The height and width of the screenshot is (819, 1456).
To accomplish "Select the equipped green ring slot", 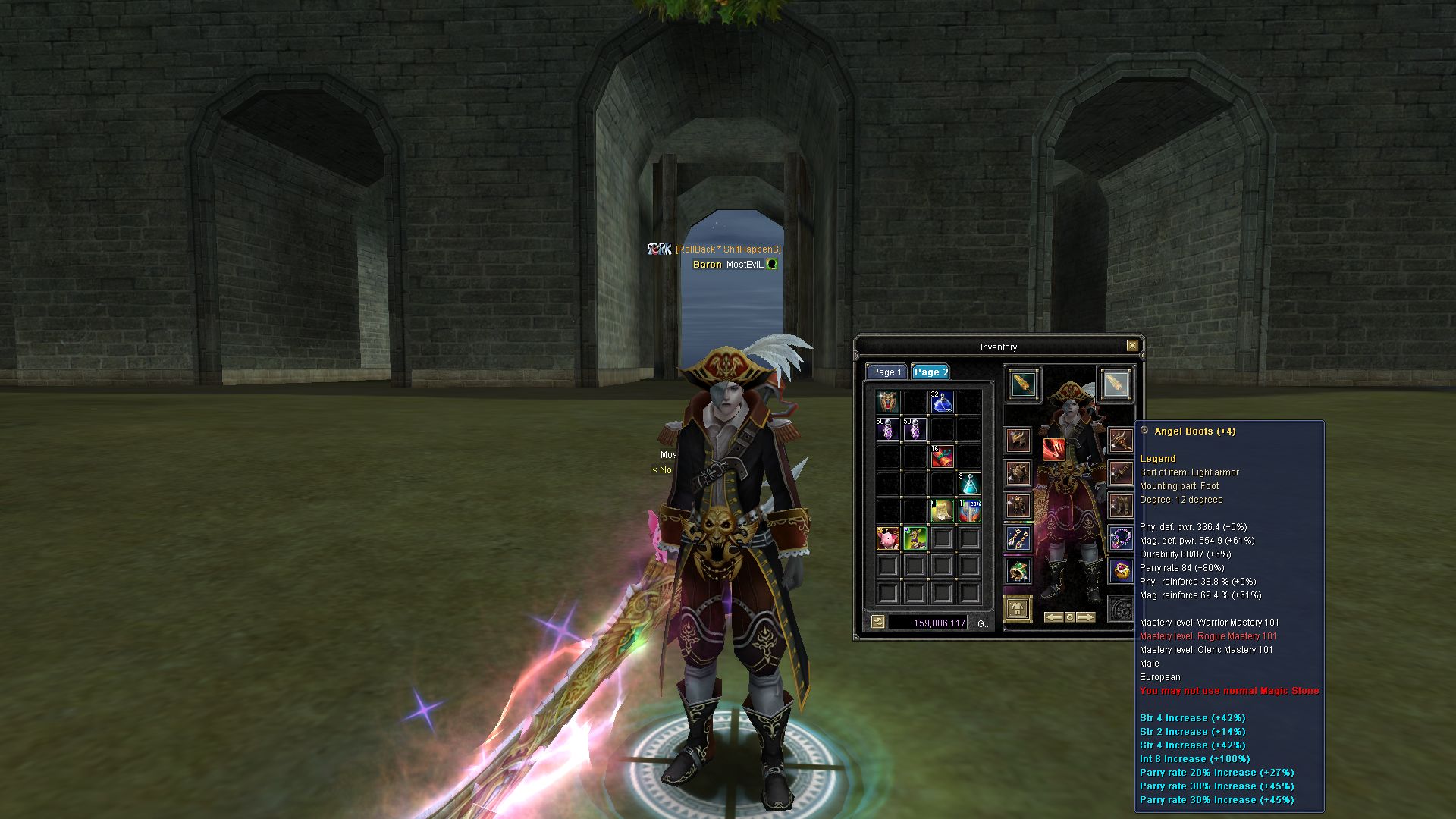I will coord(1018,571).
